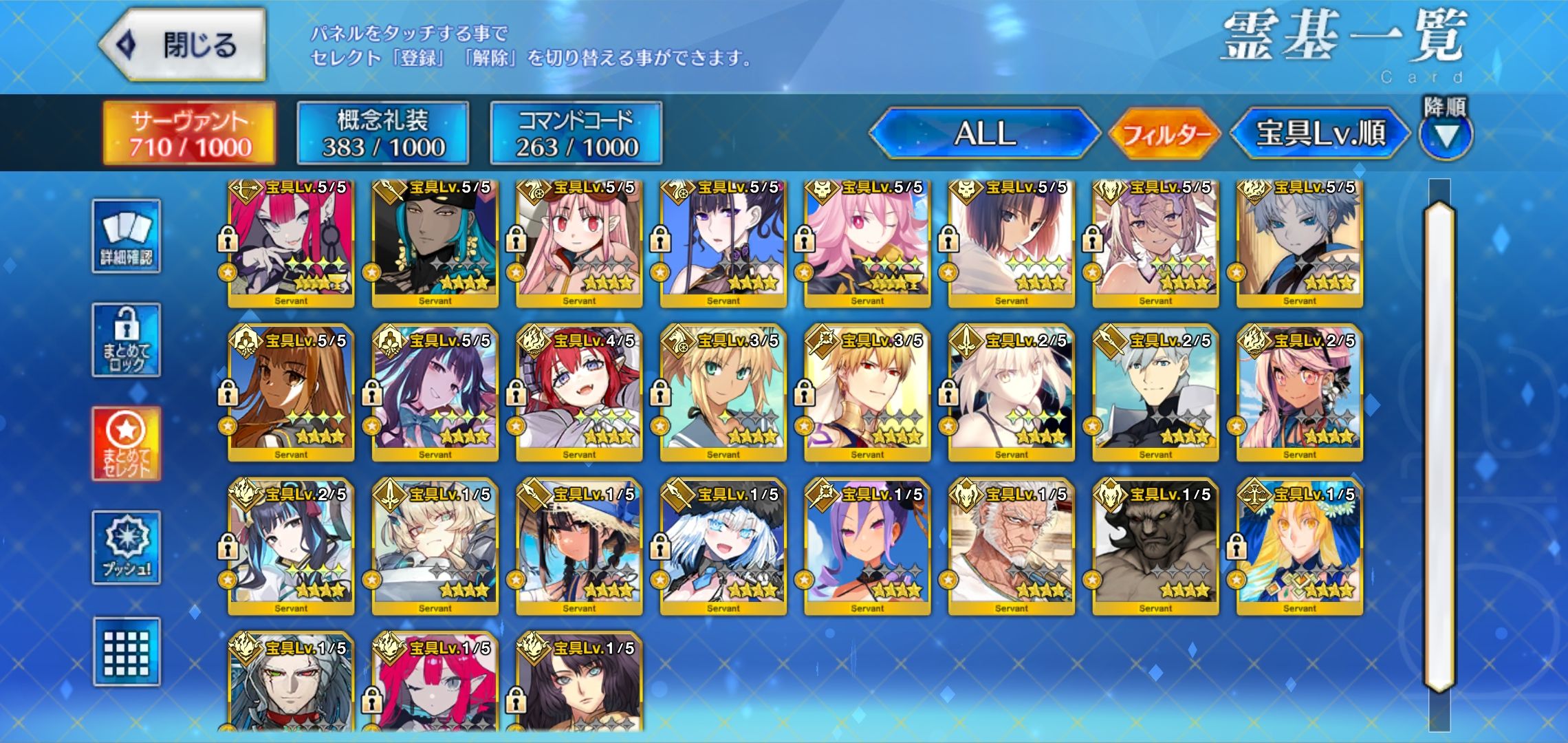
Task: Select the blonde Gilgamesh servant card
Action: pyautogui.click(x=867, y=393)
